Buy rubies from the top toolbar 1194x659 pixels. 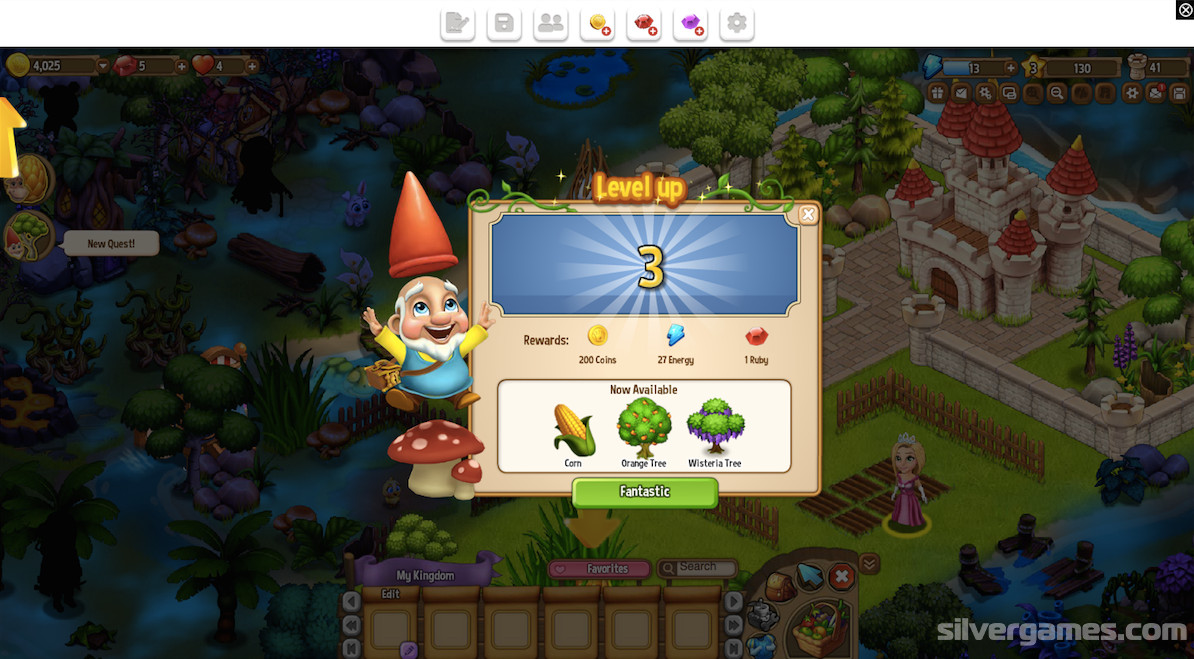[645, 24]
